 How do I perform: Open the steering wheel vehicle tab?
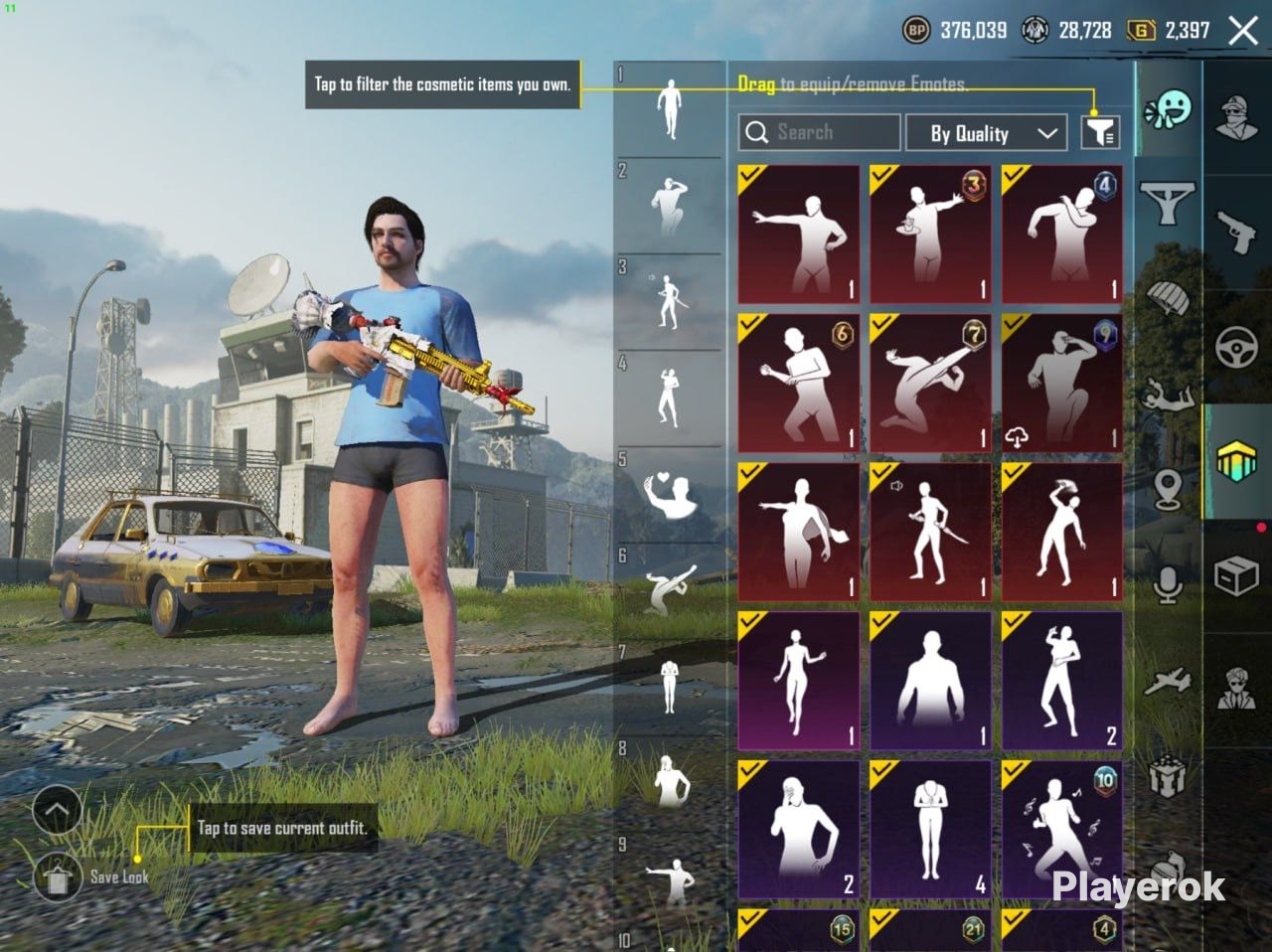click(1237, 347)
